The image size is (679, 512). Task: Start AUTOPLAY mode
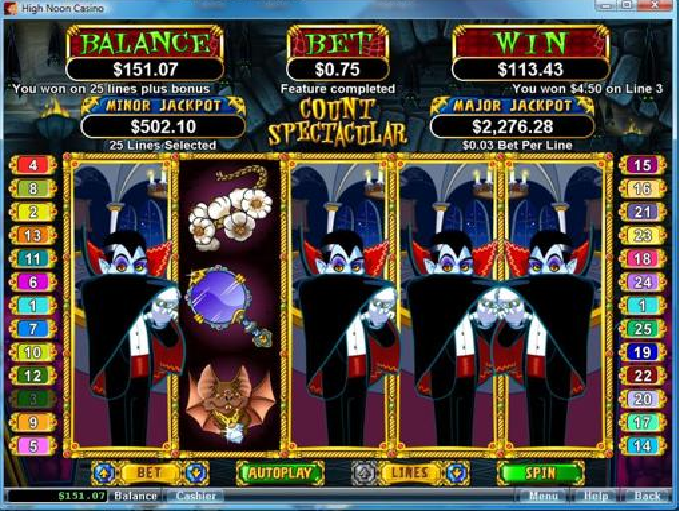(x=280, y=472)
